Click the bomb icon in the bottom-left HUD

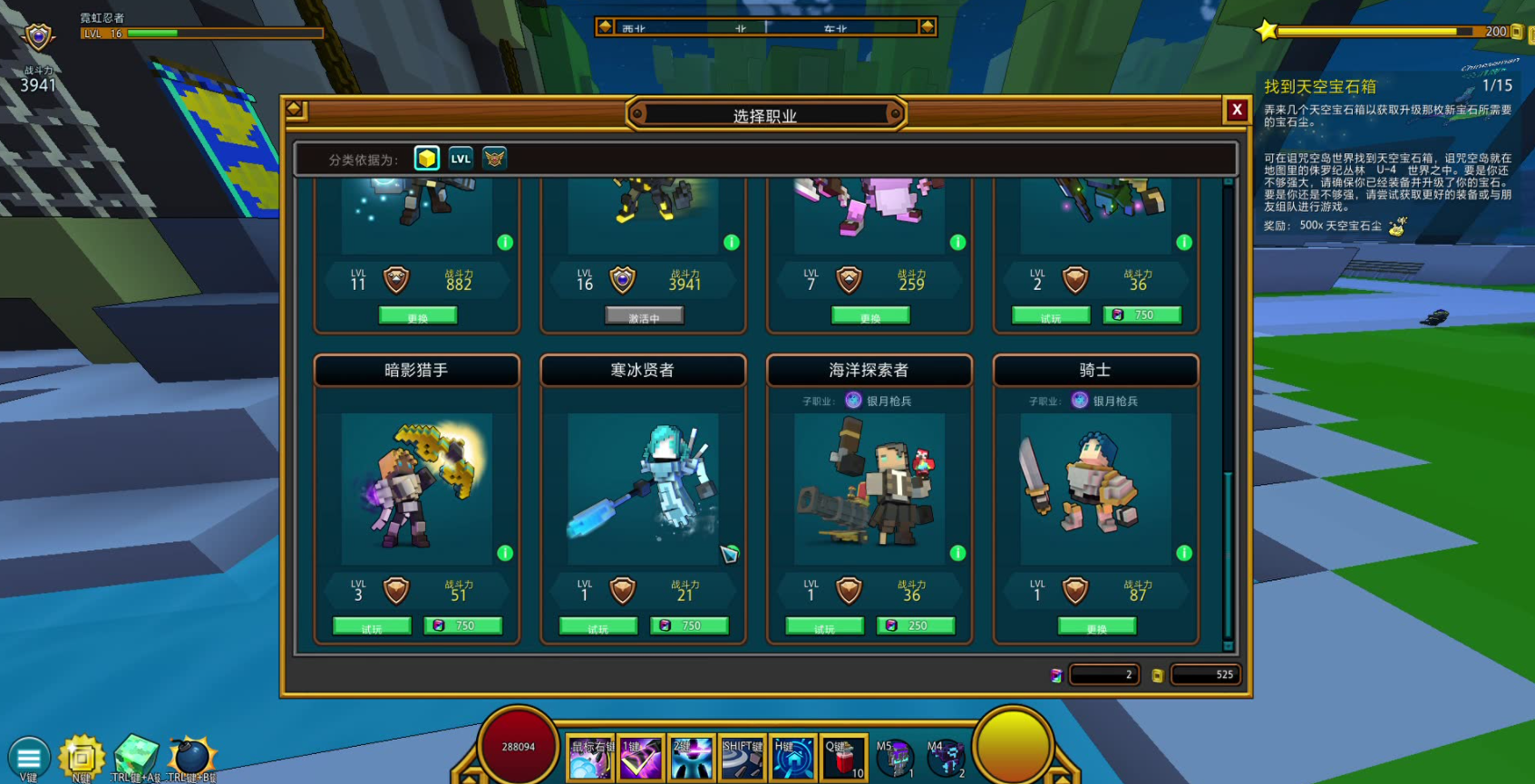190,755
